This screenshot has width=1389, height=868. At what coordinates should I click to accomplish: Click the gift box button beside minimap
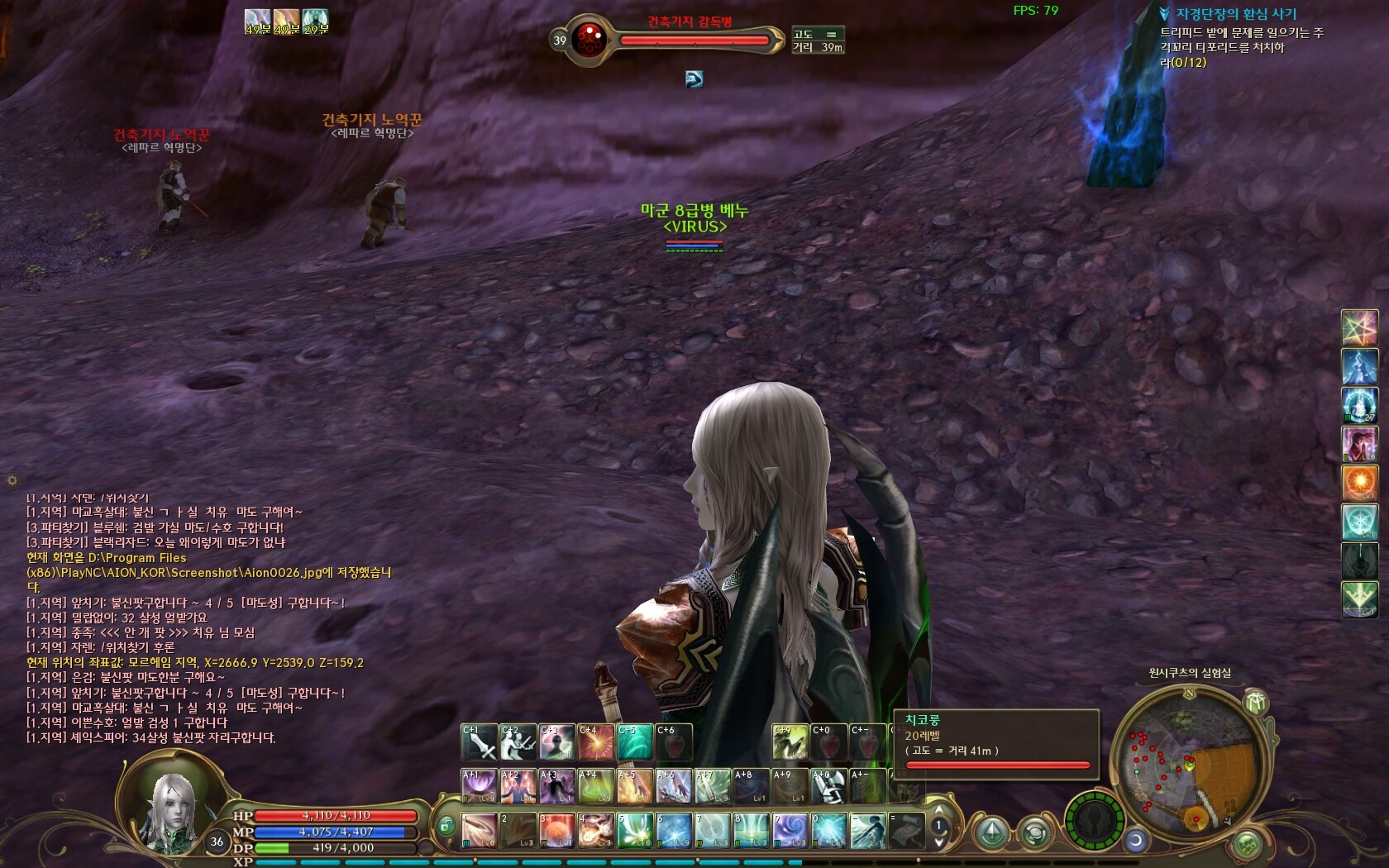click(x=1257, y=703)
